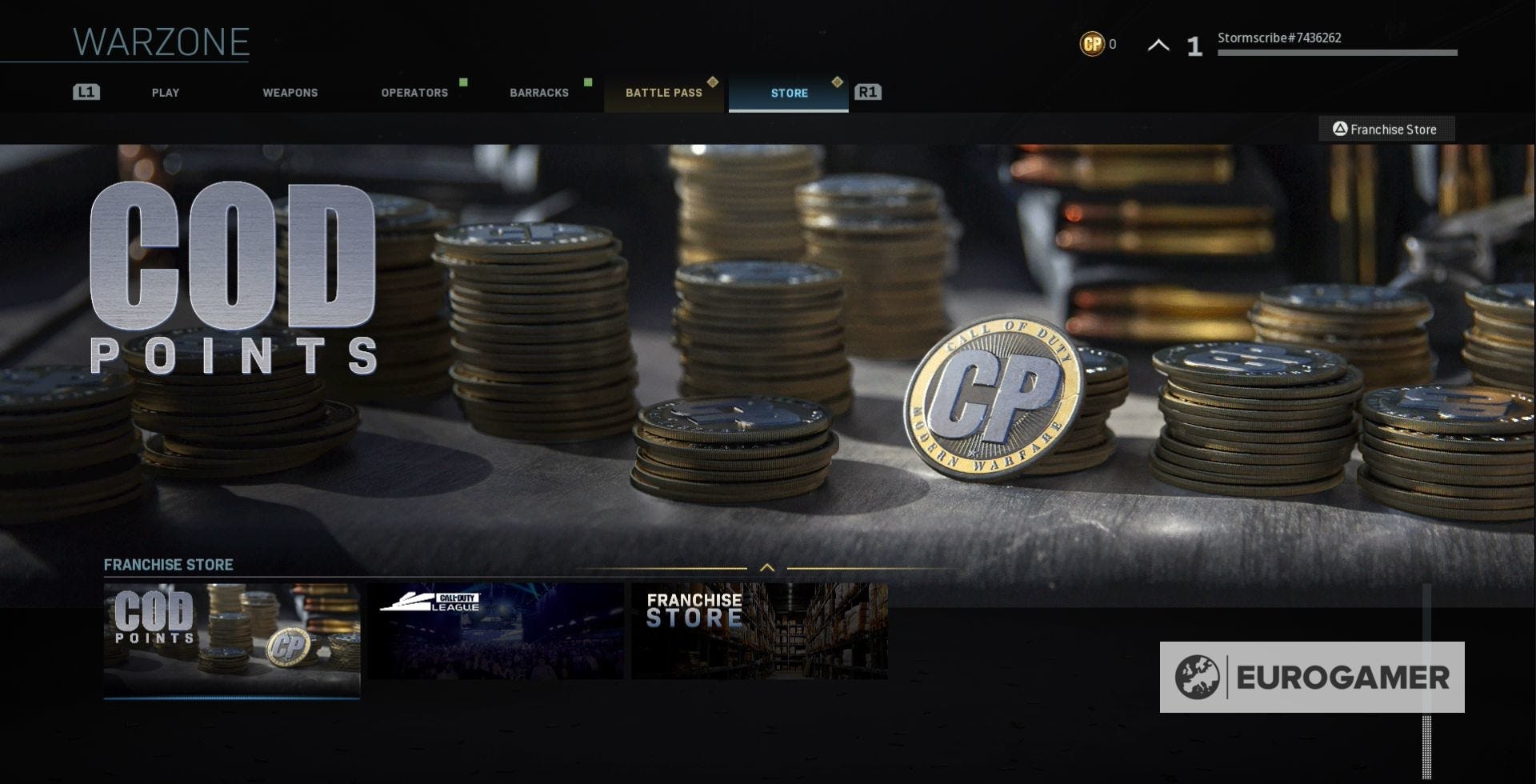1536x784 pixels.
Task: Collapse the Franchise Store carousel with the chevron
Action: tap(769, 567)
